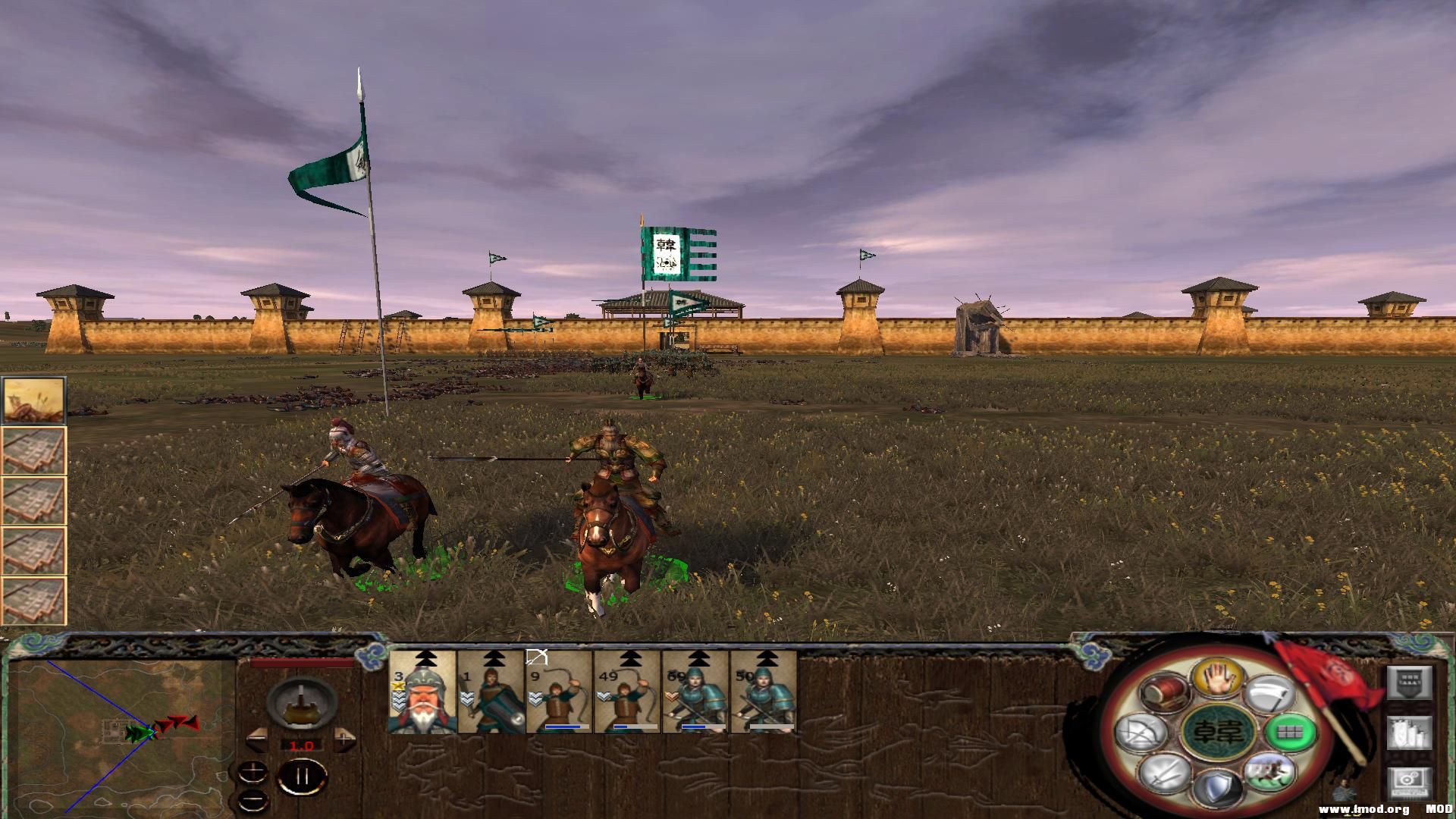Click the plus arrow to raise battle speed
The height and width of the screenshot is (819, 1456).
click(344, 740)
